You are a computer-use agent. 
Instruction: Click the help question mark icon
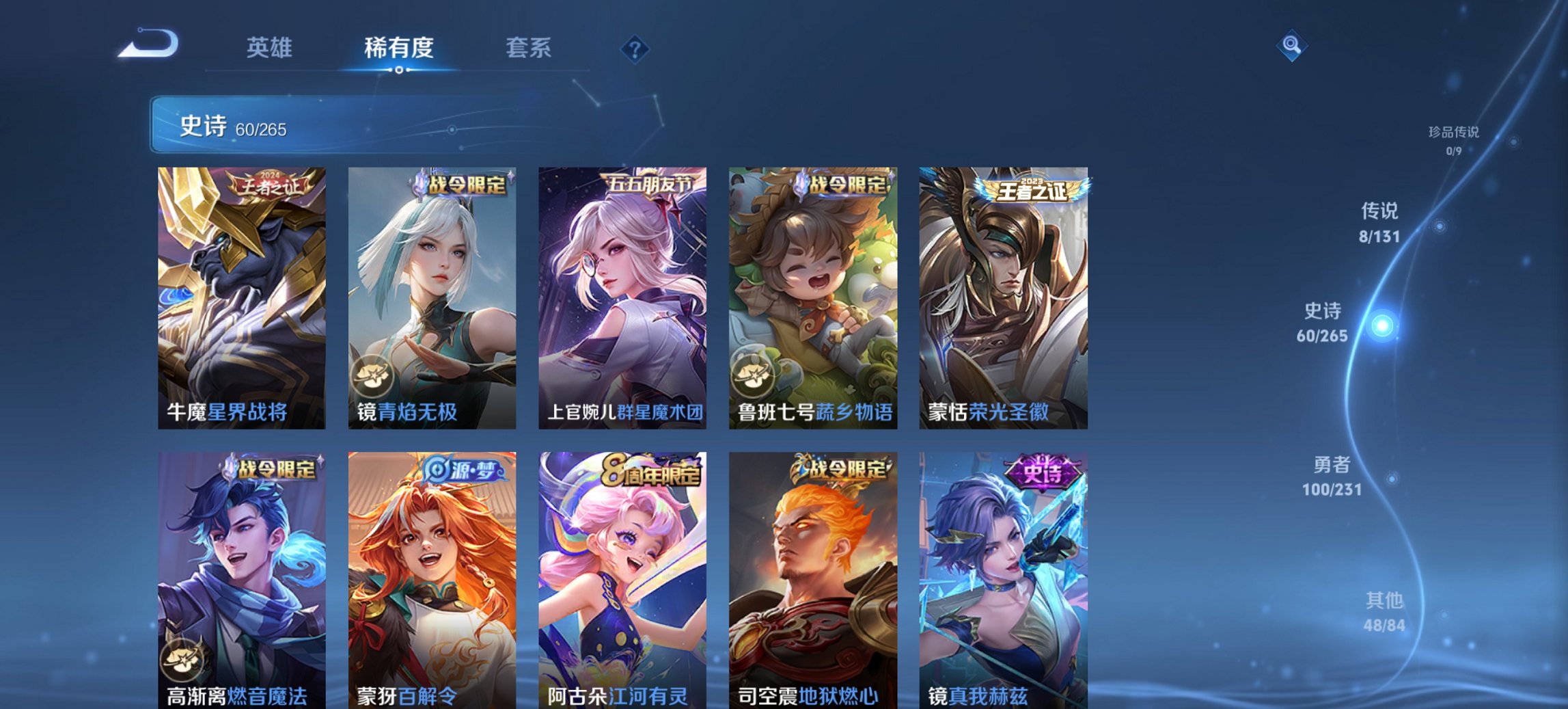coord(634,47)
